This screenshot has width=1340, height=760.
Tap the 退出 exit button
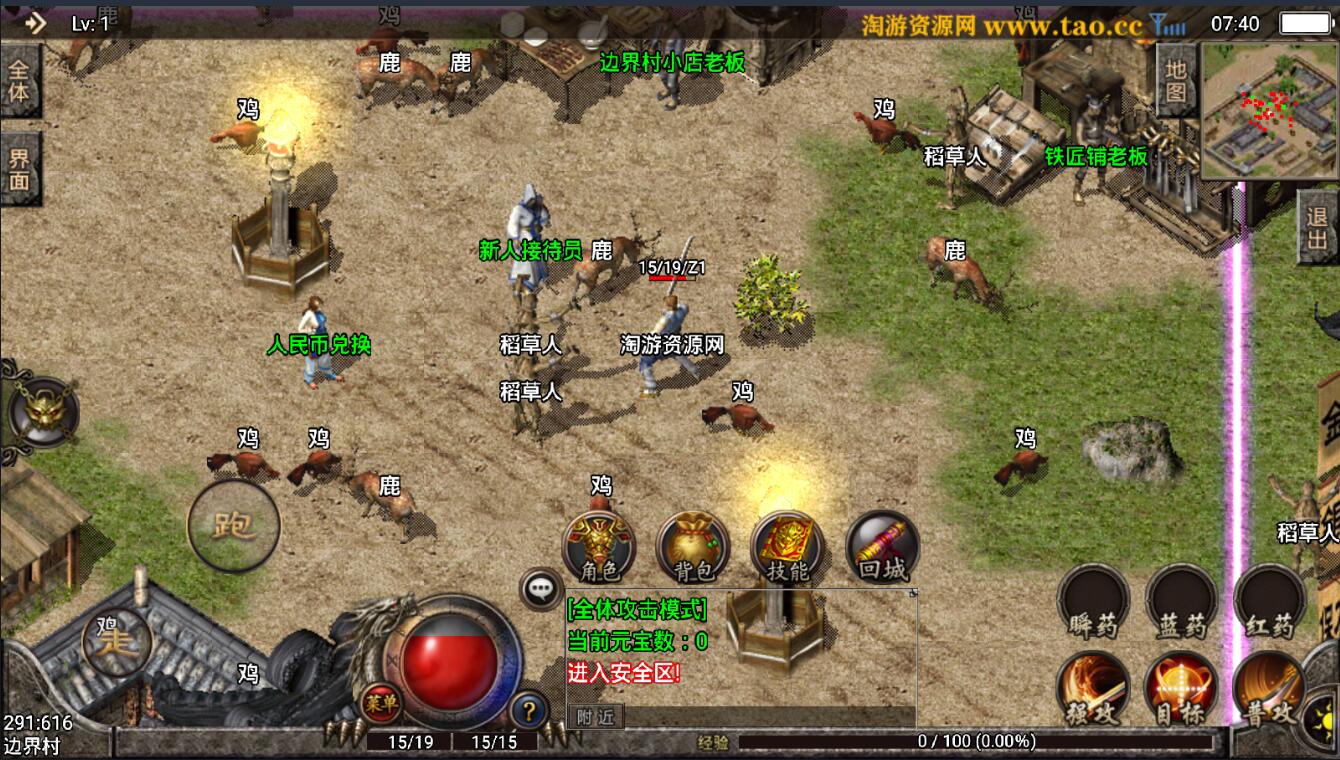(x=1318, y=227)
